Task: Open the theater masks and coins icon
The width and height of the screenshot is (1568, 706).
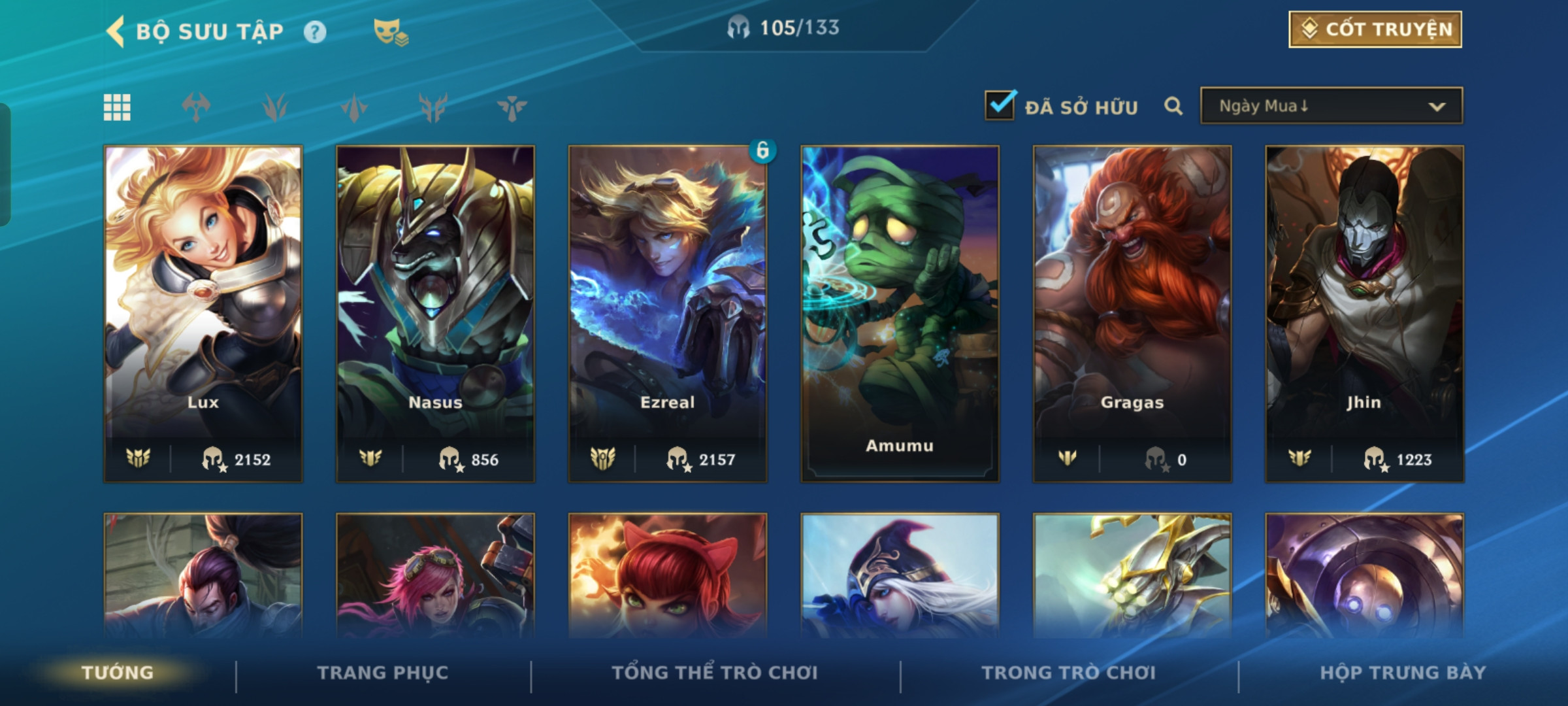Action: point(390,32)
